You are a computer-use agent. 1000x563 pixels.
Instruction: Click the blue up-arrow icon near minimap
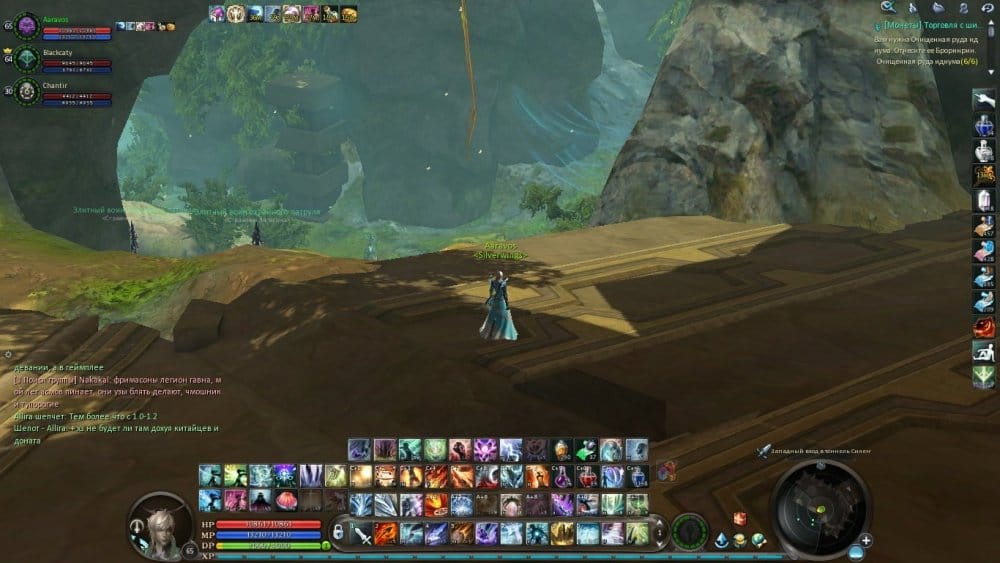[721, 540]
